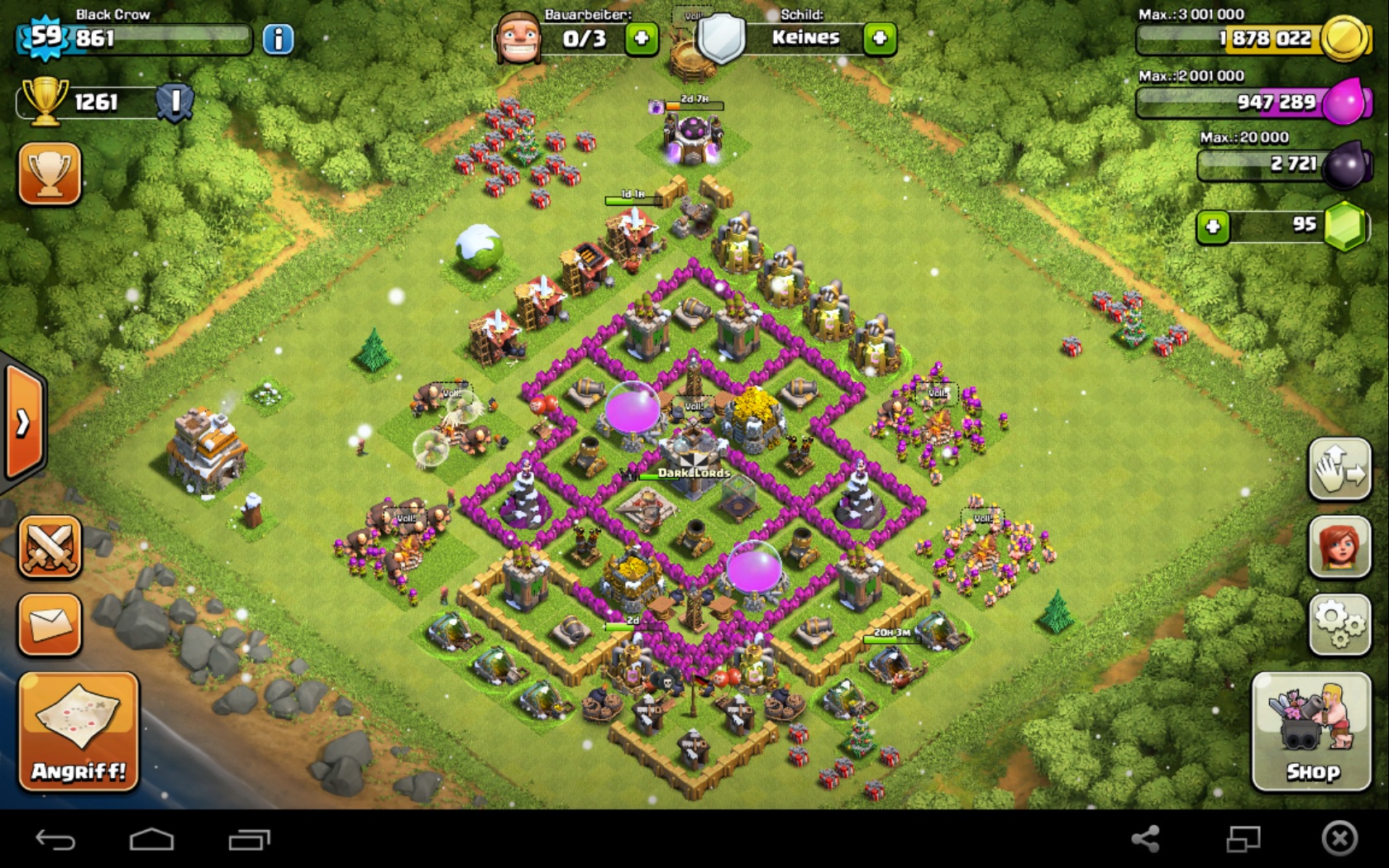Open the Angriff! attack map
Screen dimensions: 1389x868
pyautogui.click(x=79, y=732)
